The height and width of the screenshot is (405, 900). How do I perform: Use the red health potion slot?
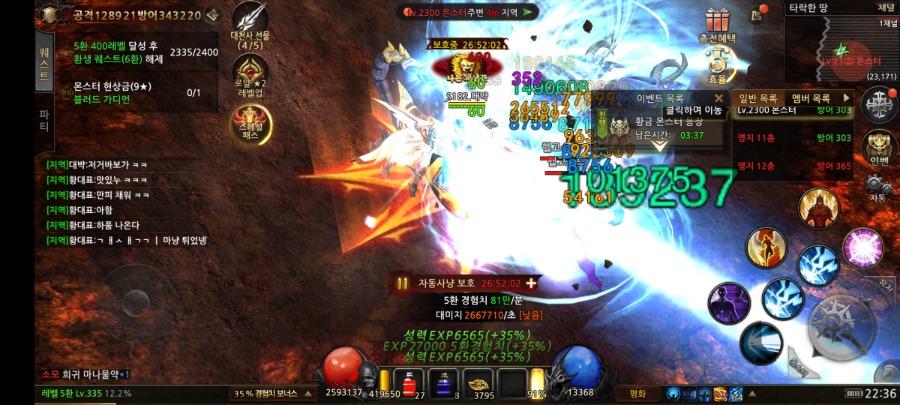tap(407, 381)
